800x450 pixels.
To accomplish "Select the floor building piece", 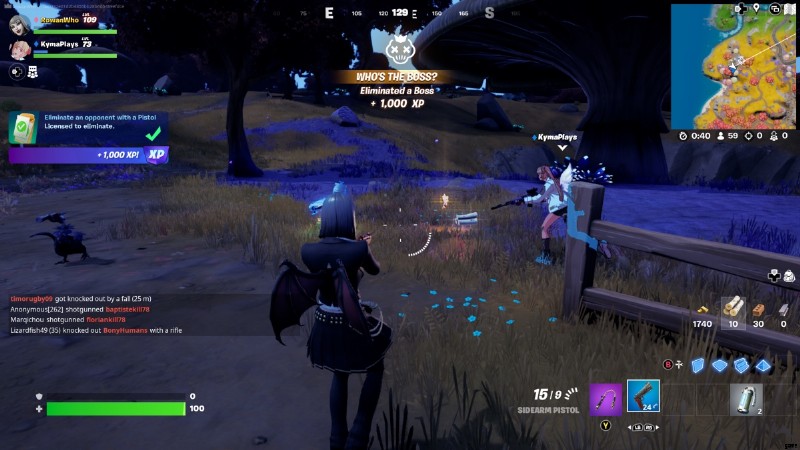I will pyautogui.click(x=720, y=365).
